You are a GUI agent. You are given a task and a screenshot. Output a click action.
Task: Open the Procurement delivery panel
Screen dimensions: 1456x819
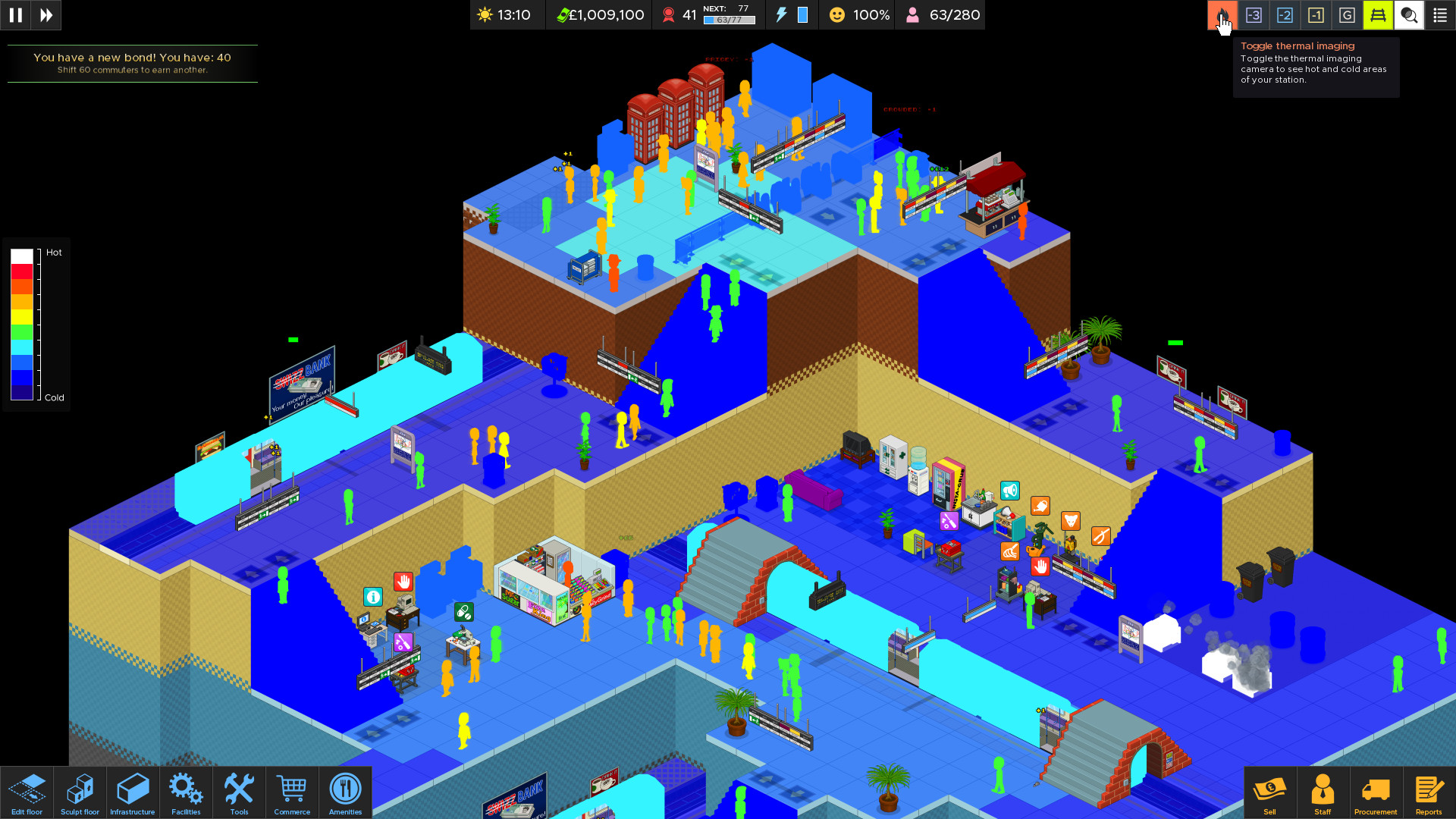tap(1376, 792)
